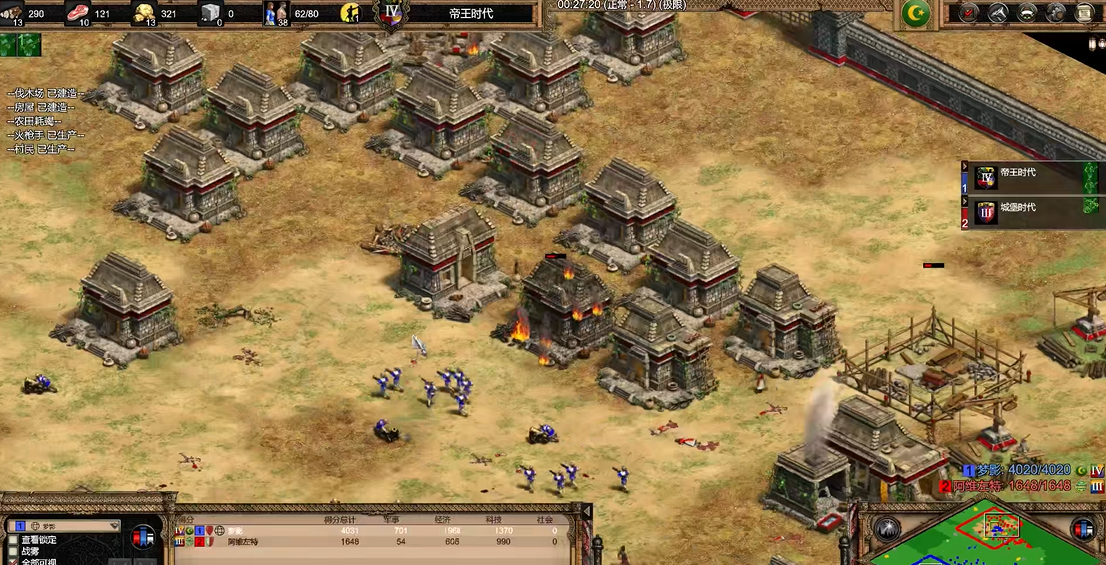The height and width of the screenshot is (565, 1106).
Task: Select the 阿维左特 row in score table
Action: tap(380, 542)
